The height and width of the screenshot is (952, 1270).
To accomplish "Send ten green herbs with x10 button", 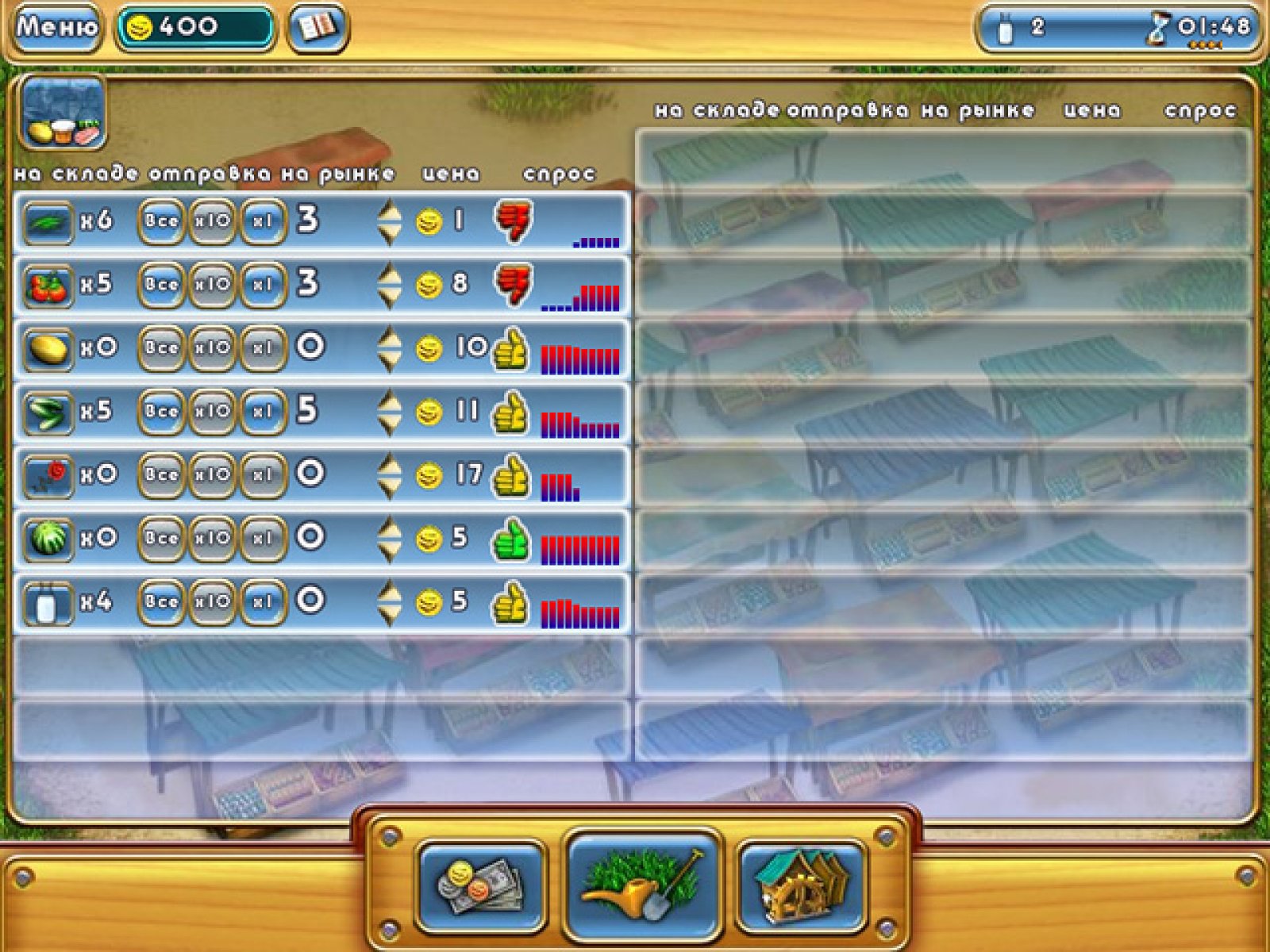I will [212, 221].
